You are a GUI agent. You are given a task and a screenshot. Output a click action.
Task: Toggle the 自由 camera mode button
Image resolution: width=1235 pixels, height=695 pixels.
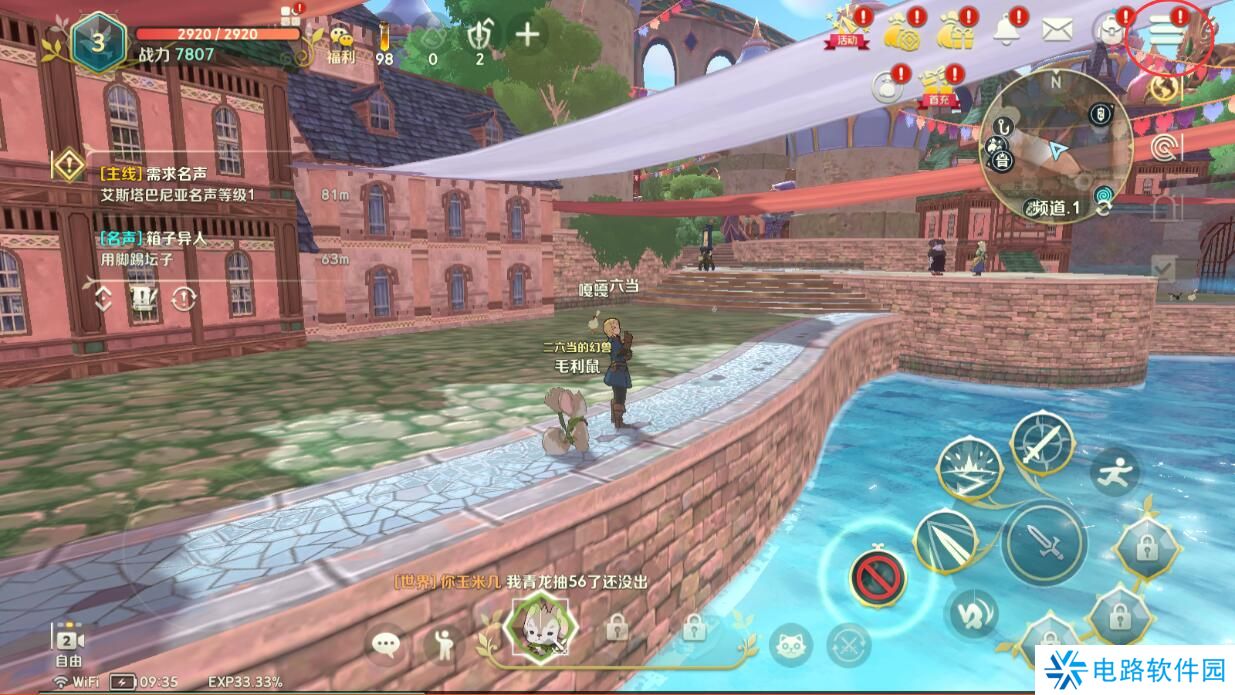68,647
